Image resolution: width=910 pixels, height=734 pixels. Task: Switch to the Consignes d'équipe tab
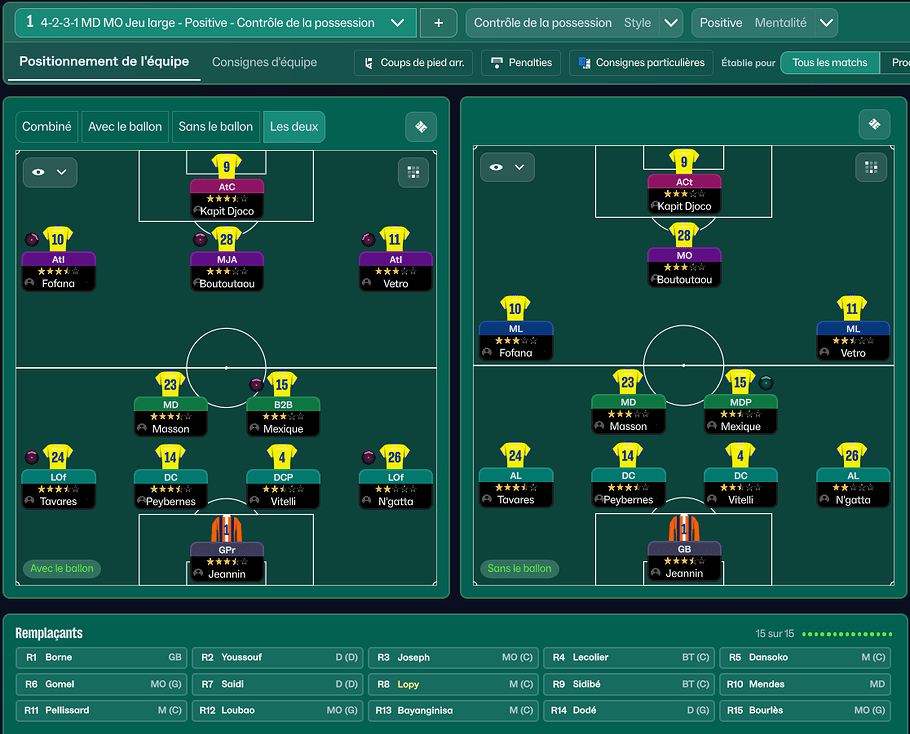click(264, 62)
